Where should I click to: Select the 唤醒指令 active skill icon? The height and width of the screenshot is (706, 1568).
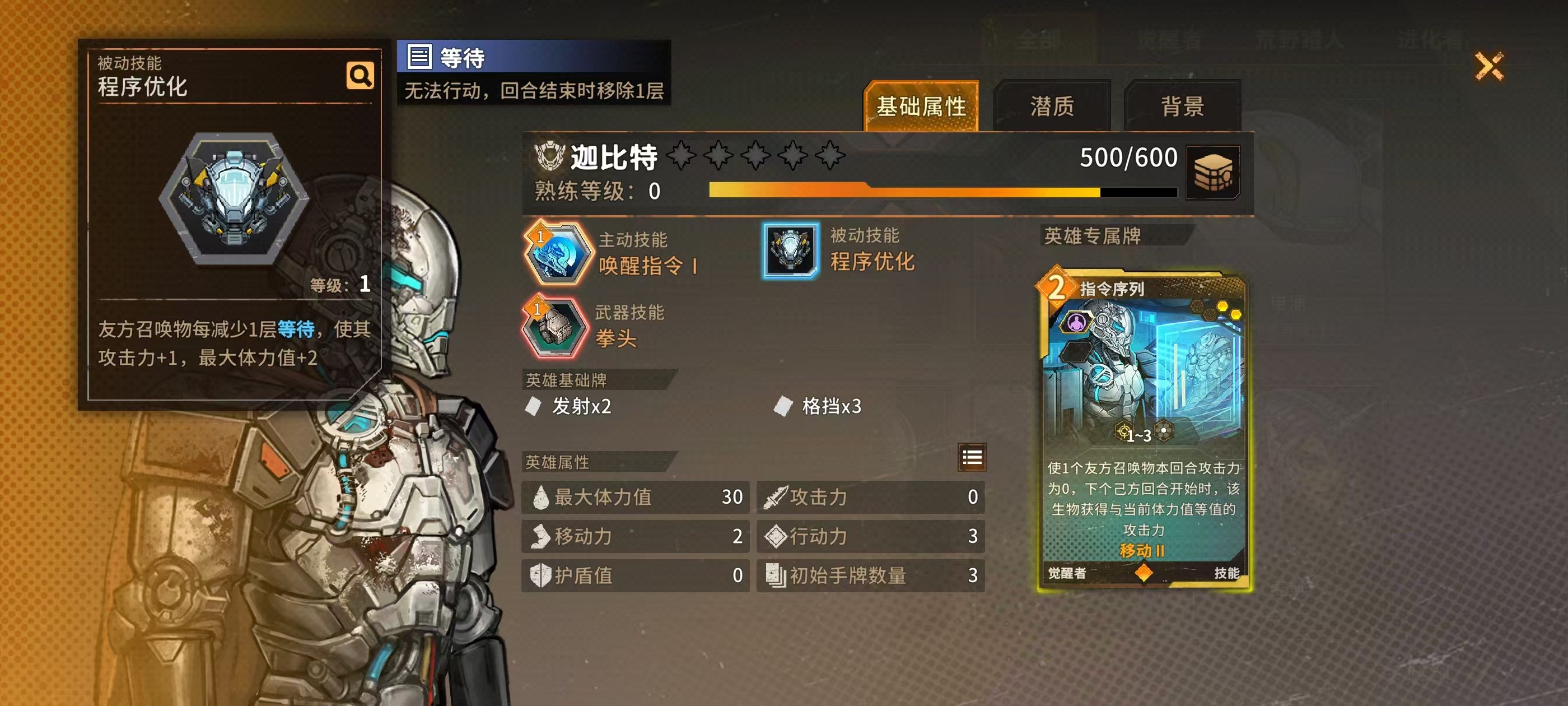tap(557, 253)
